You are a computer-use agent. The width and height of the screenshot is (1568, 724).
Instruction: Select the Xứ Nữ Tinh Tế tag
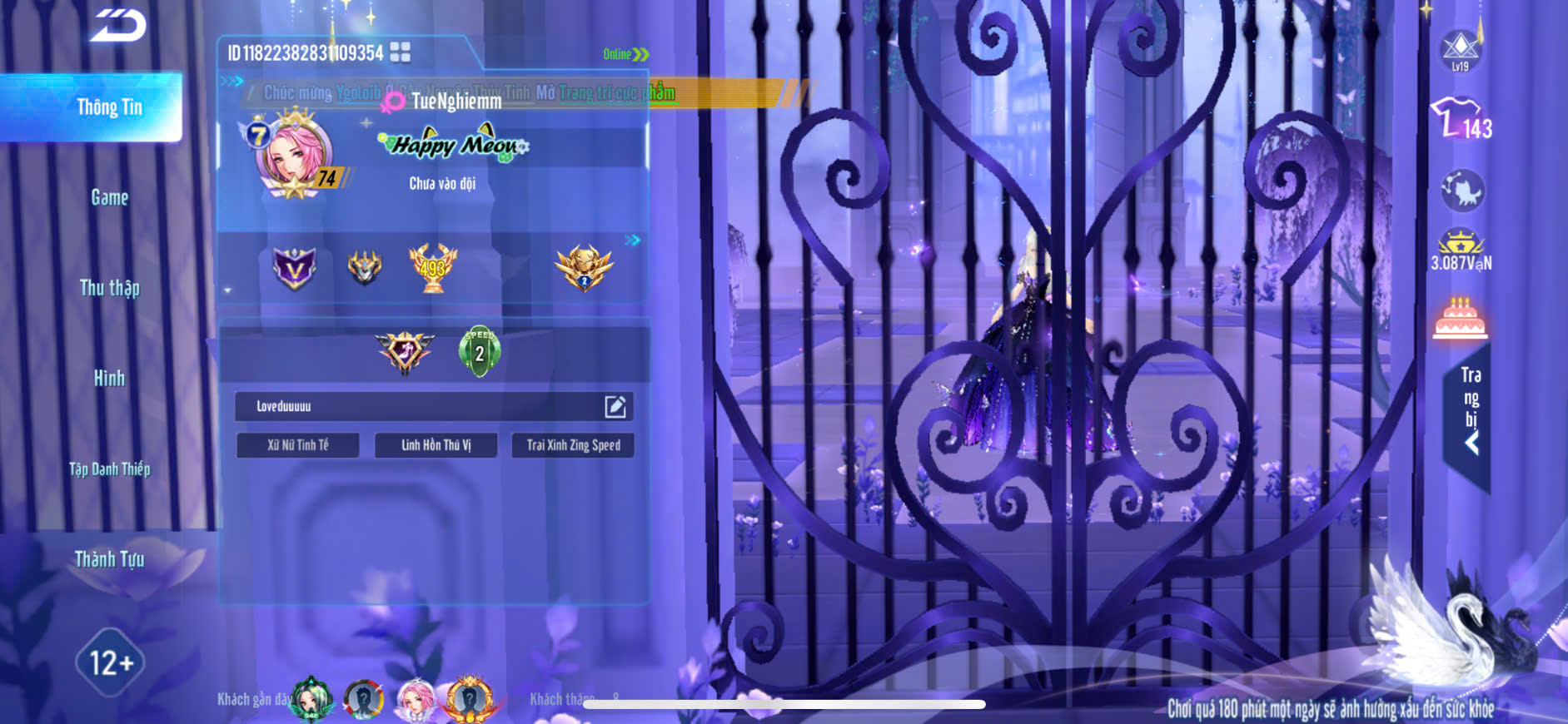[x=298, y=445]
